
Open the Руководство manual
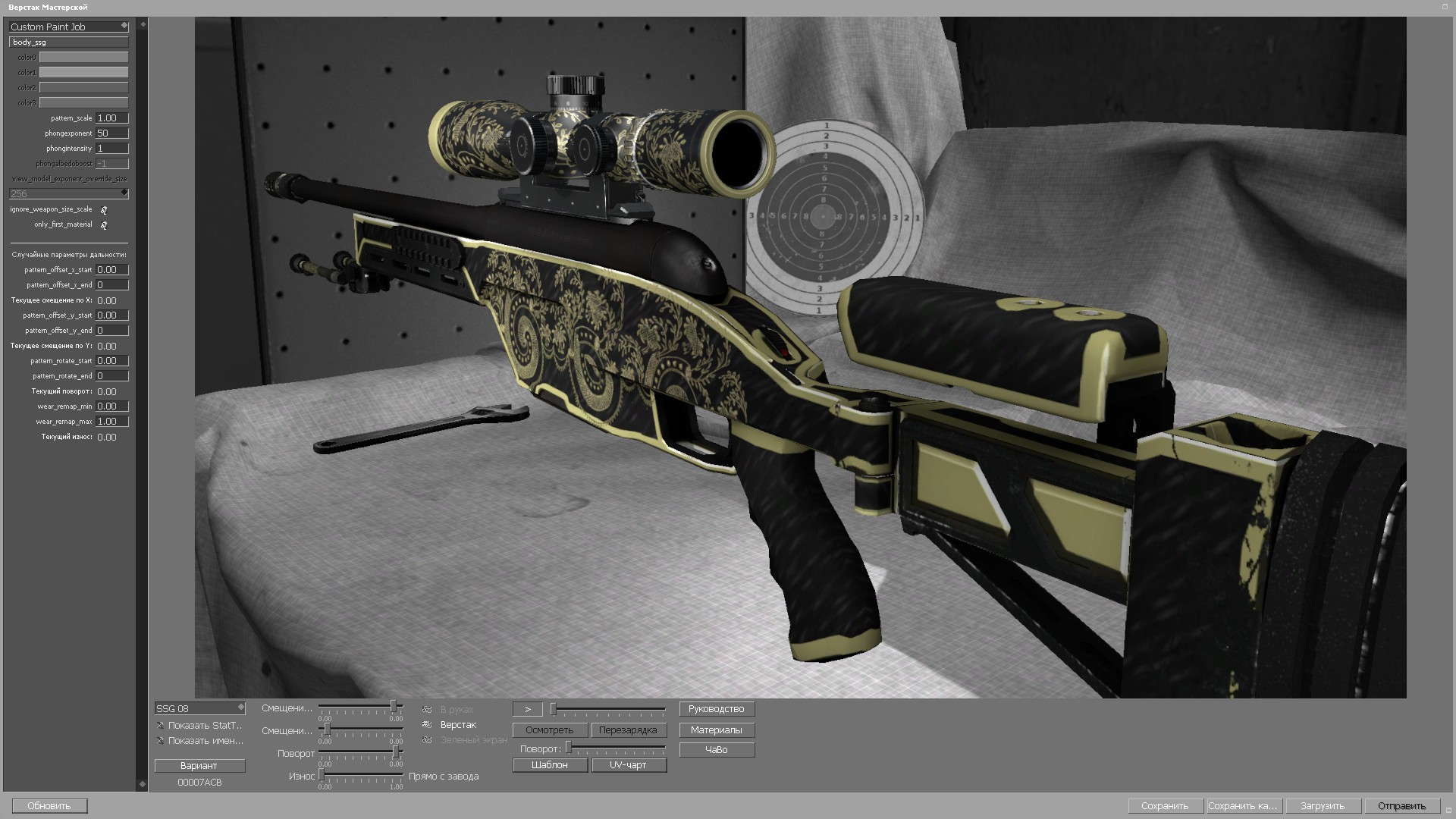(x=716, y=708)
